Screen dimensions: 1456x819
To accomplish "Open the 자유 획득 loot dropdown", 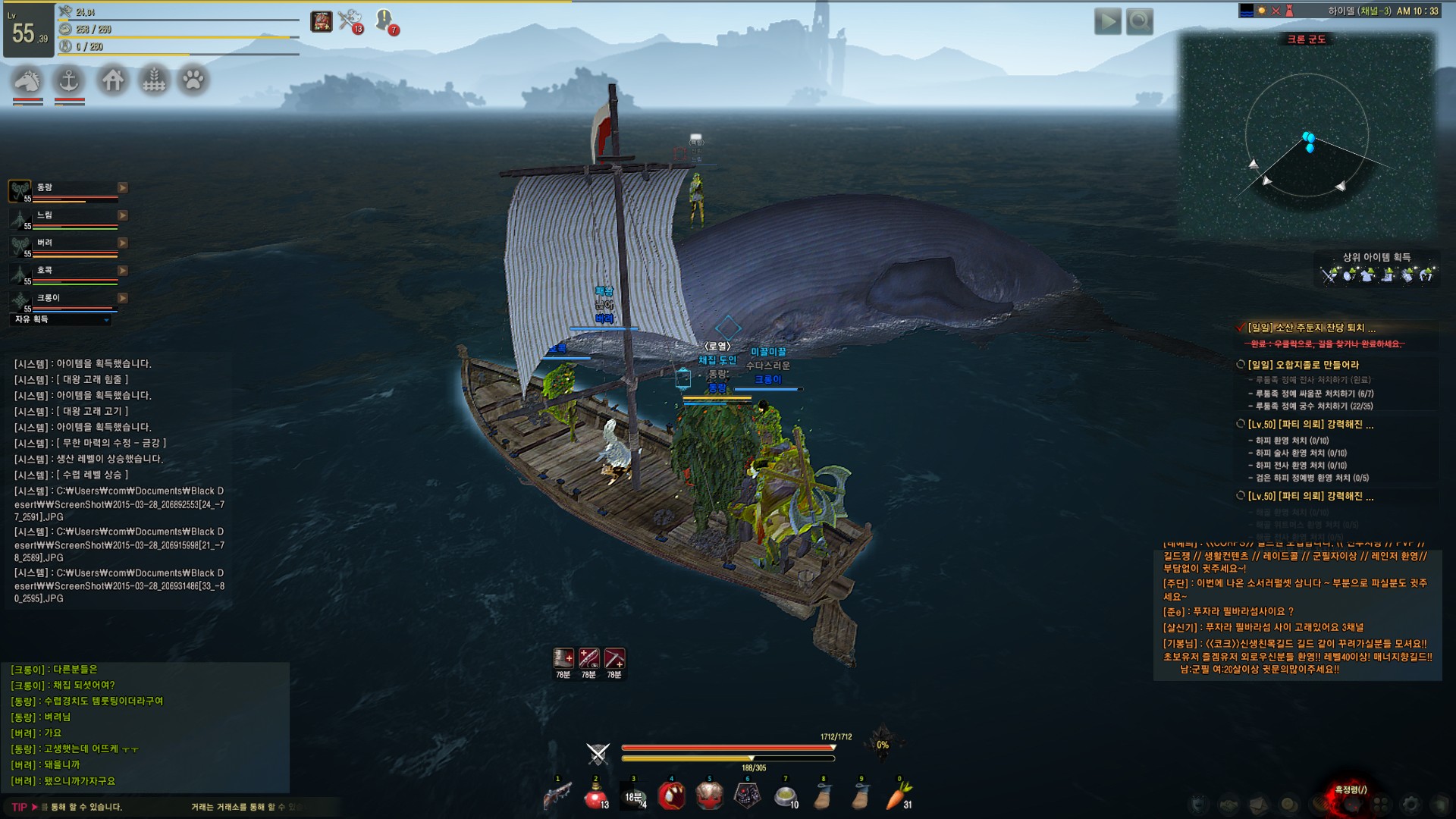I will tap(62, 320).
